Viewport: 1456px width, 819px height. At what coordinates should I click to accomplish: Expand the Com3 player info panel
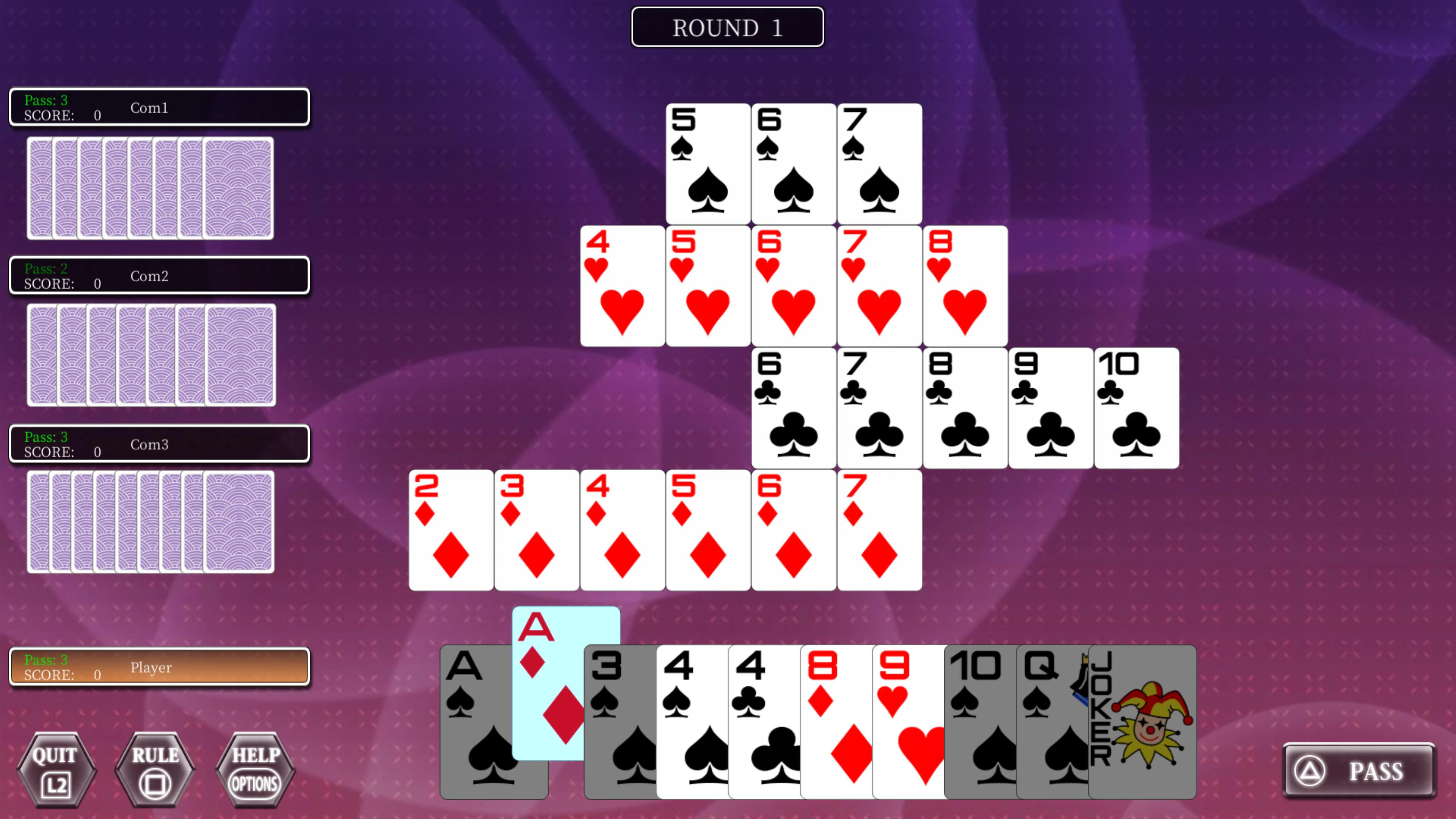coord(159,444)
